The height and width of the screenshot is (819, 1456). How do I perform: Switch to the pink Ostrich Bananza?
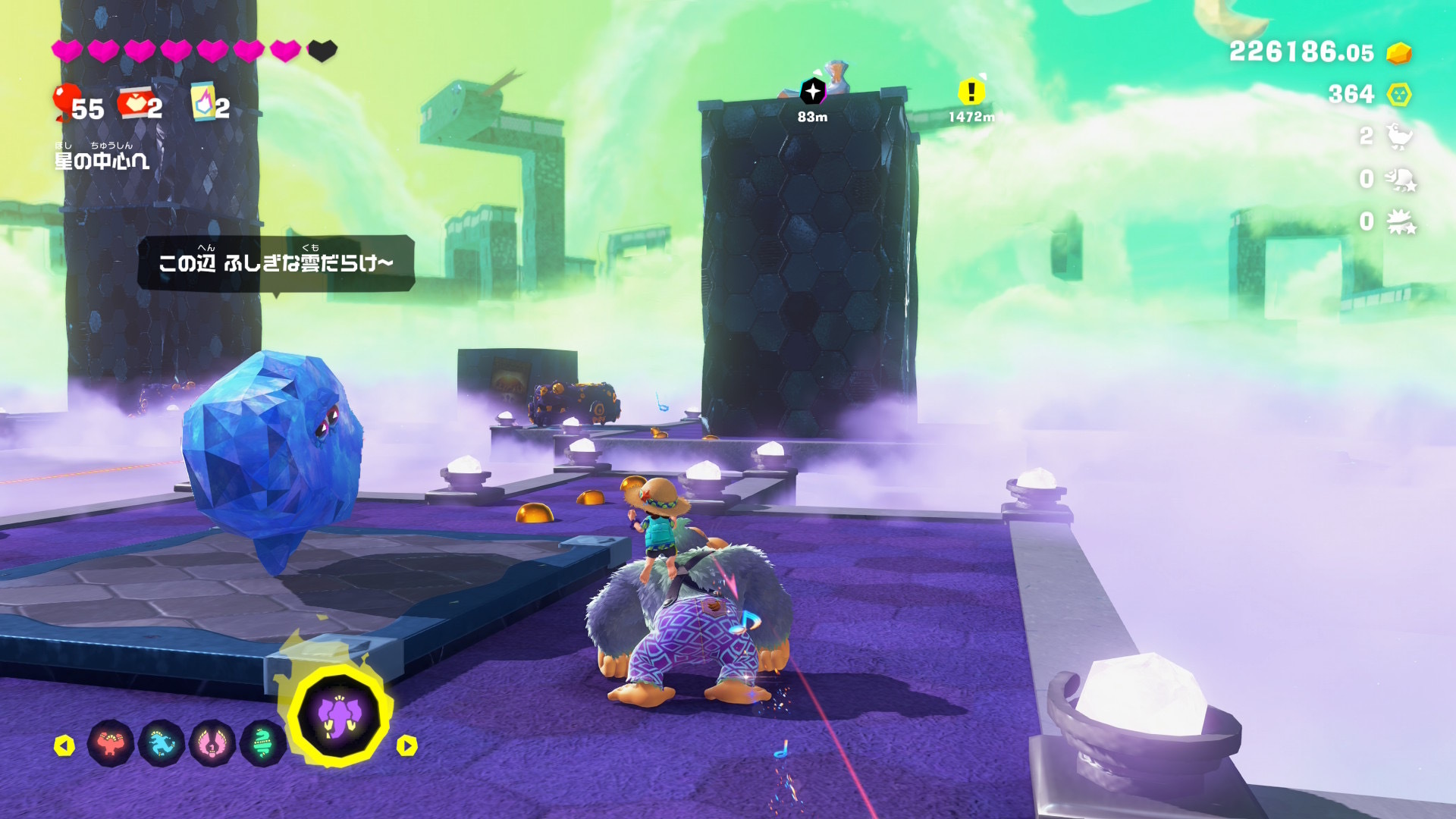pyautogui.click(x=212, y=743)
